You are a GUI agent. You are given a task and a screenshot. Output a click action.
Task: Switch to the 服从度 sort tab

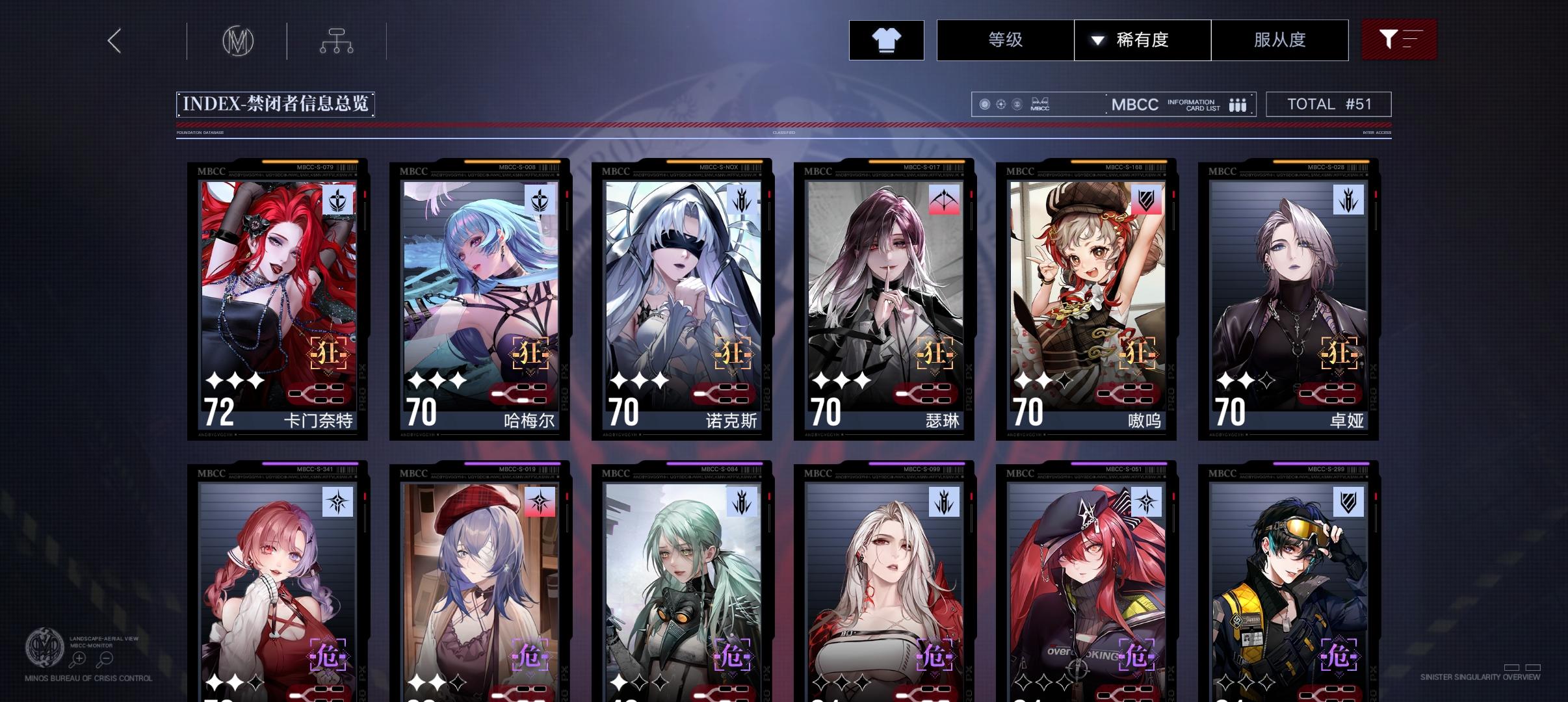1280,40
